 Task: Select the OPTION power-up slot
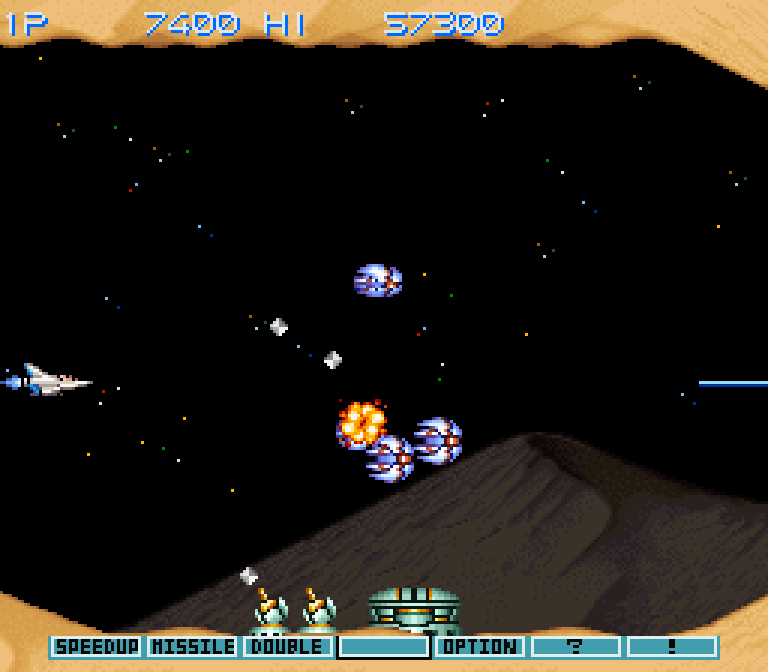[x=480, y=647]
